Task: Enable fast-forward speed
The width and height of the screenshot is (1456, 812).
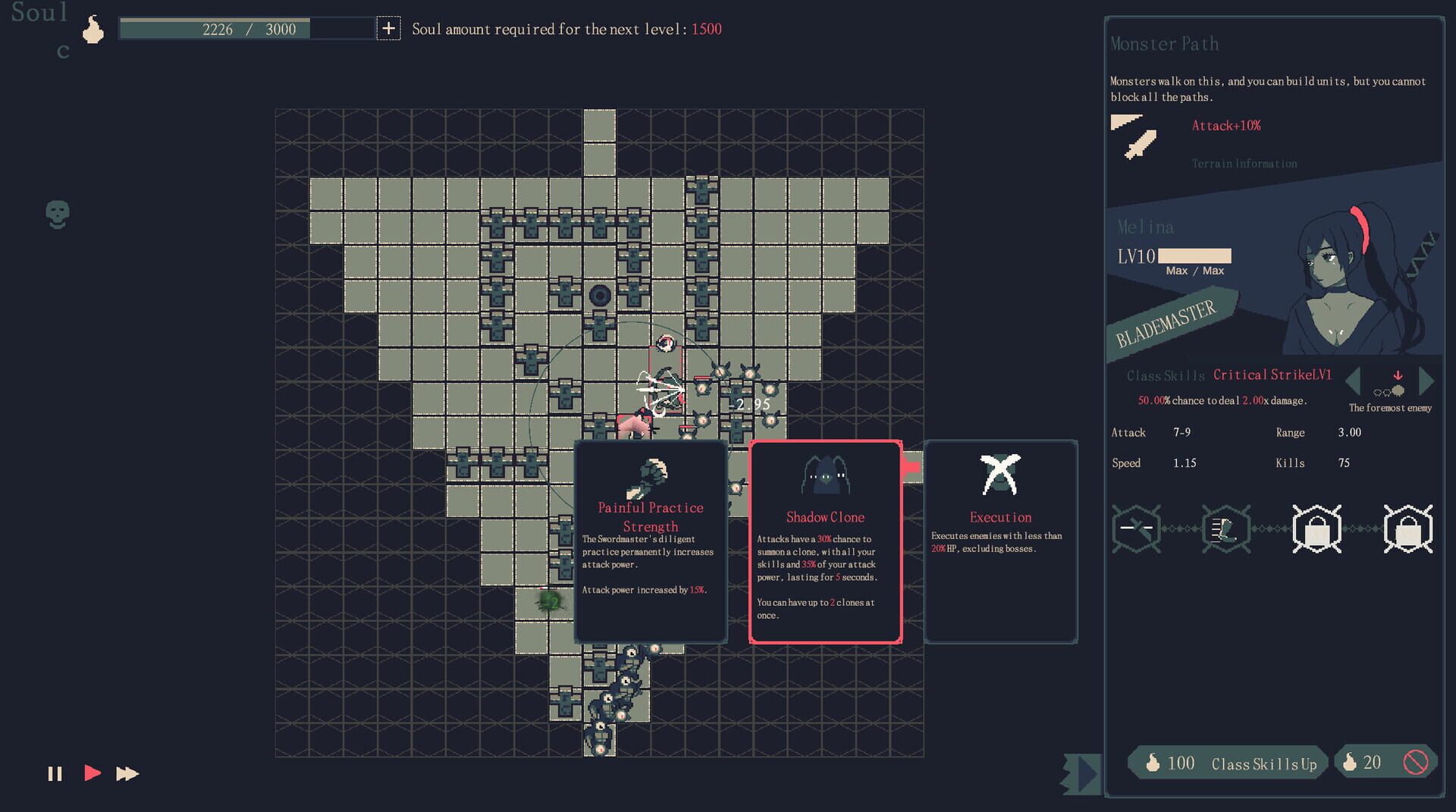Action: click(x=126, y=773)
